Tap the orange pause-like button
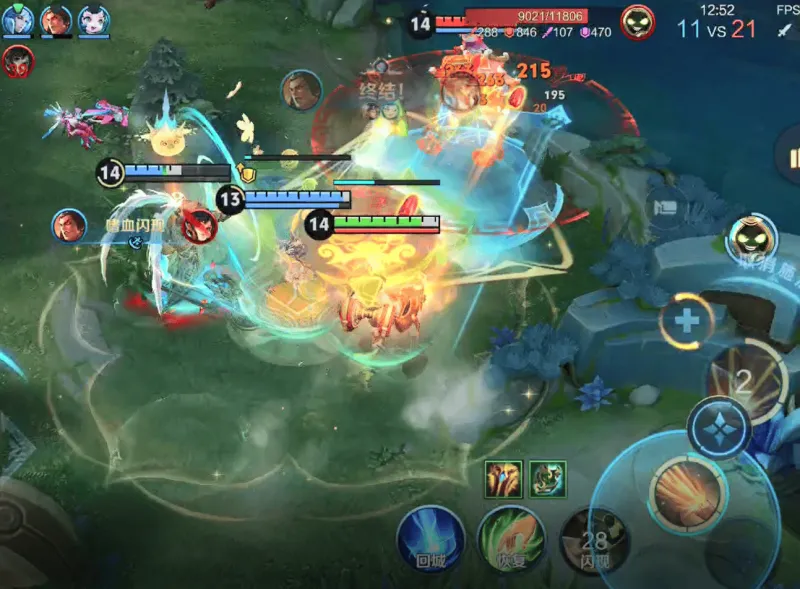Image resolution: width=800 pixels, height=589 pixels. [793, 159]
